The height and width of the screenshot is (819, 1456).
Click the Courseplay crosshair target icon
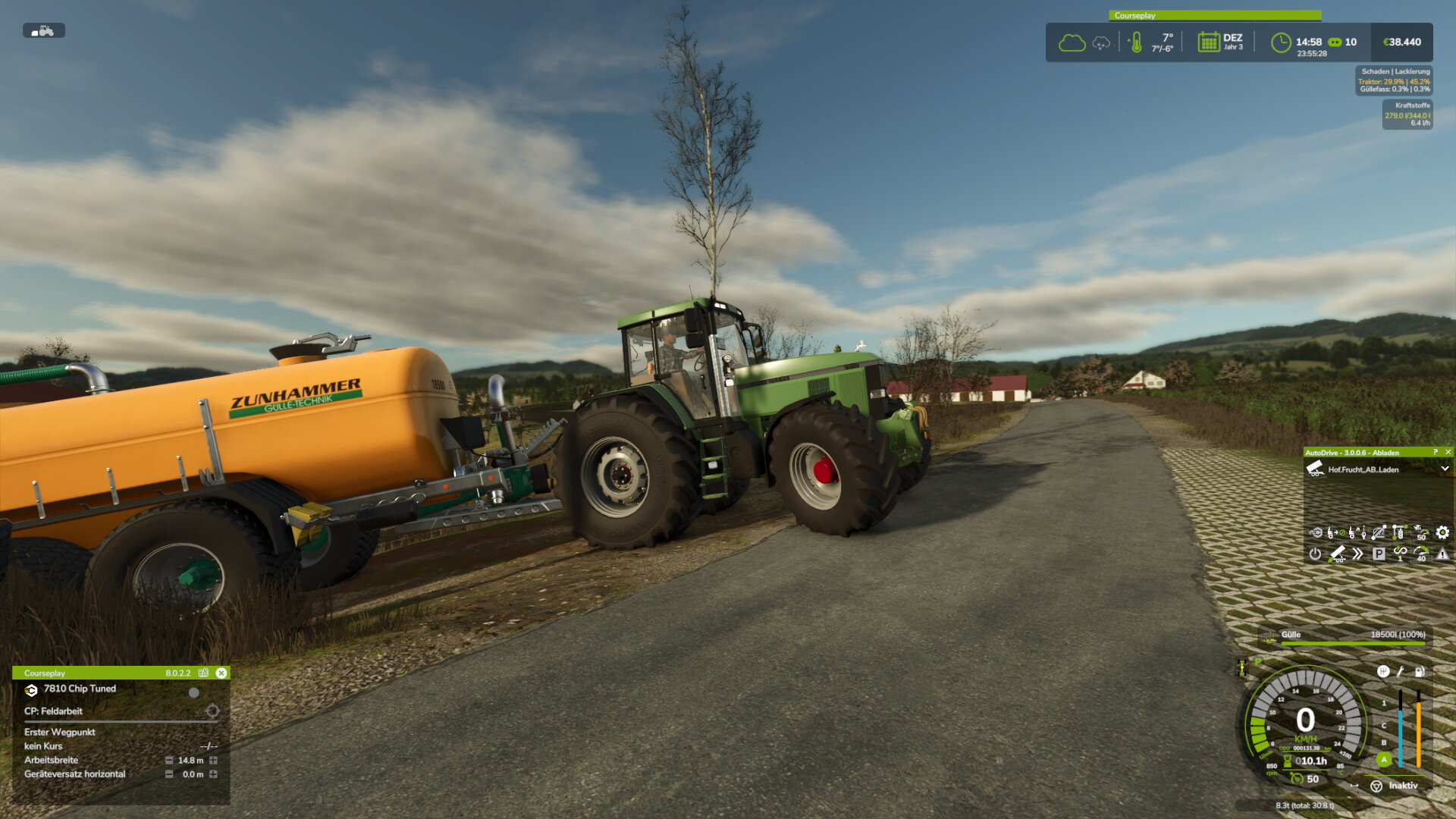(x=212, y=711)
